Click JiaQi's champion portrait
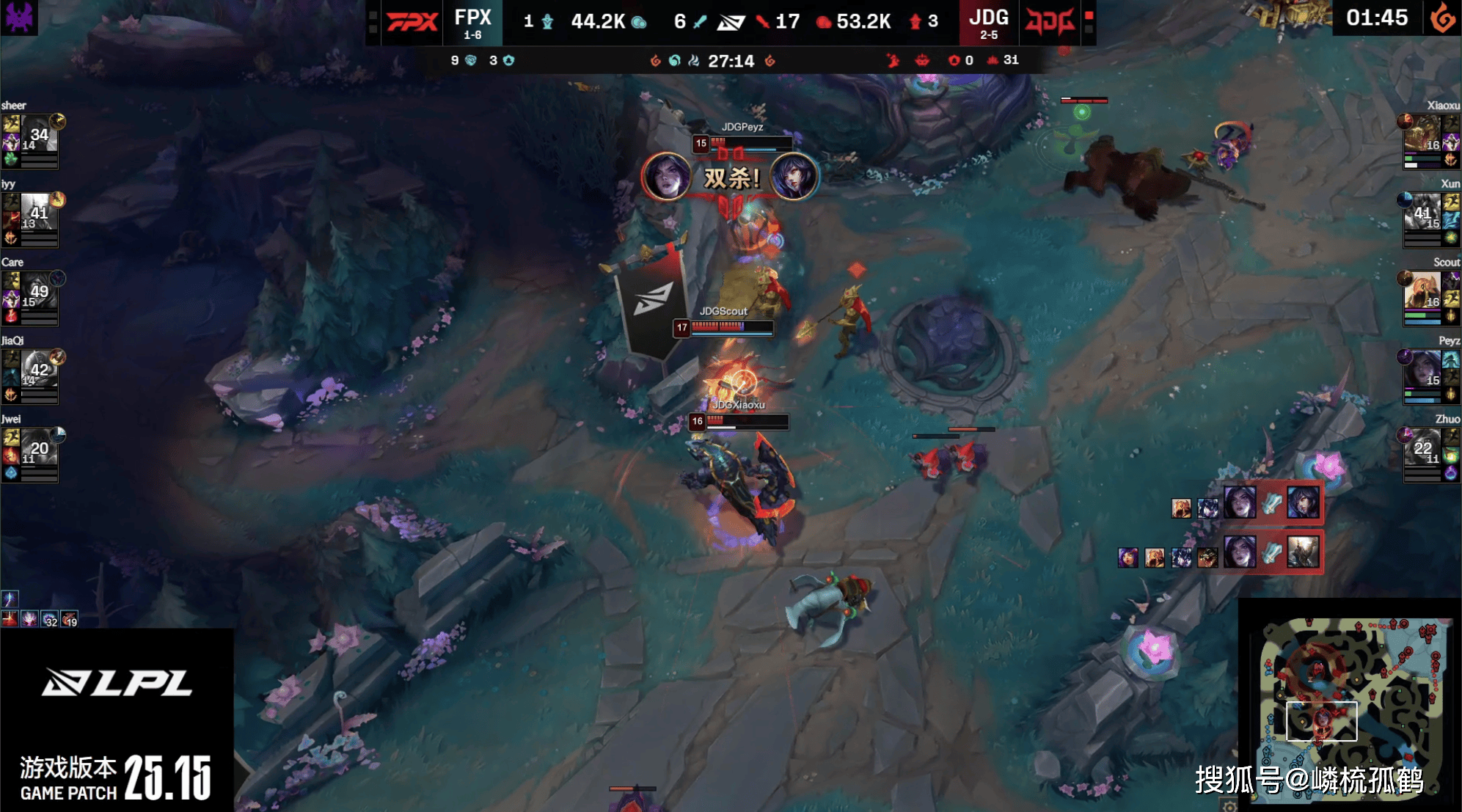The image size is (1462, 812). 38,368
